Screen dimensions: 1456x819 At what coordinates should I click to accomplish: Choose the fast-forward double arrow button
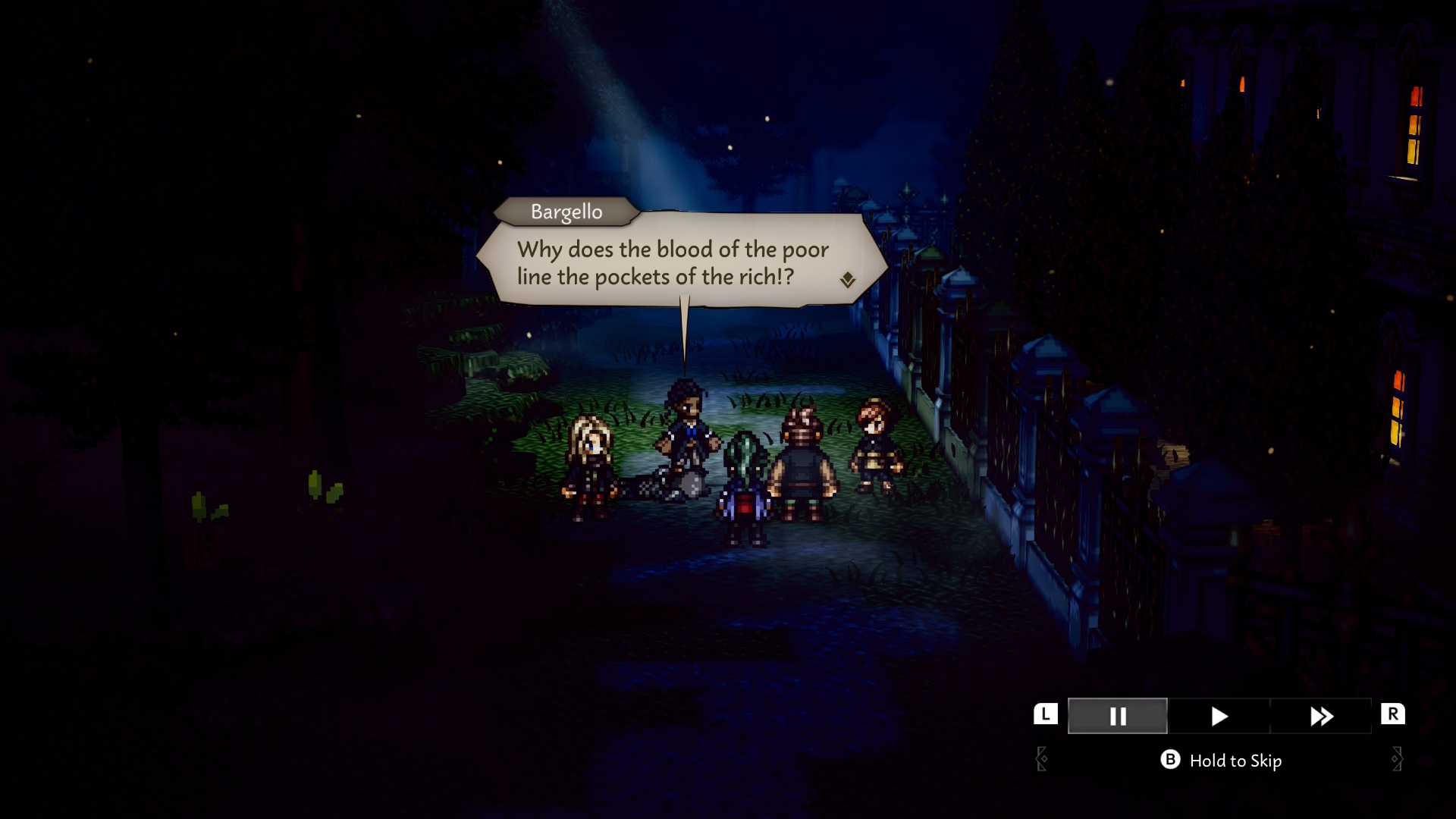(1320, 716)
